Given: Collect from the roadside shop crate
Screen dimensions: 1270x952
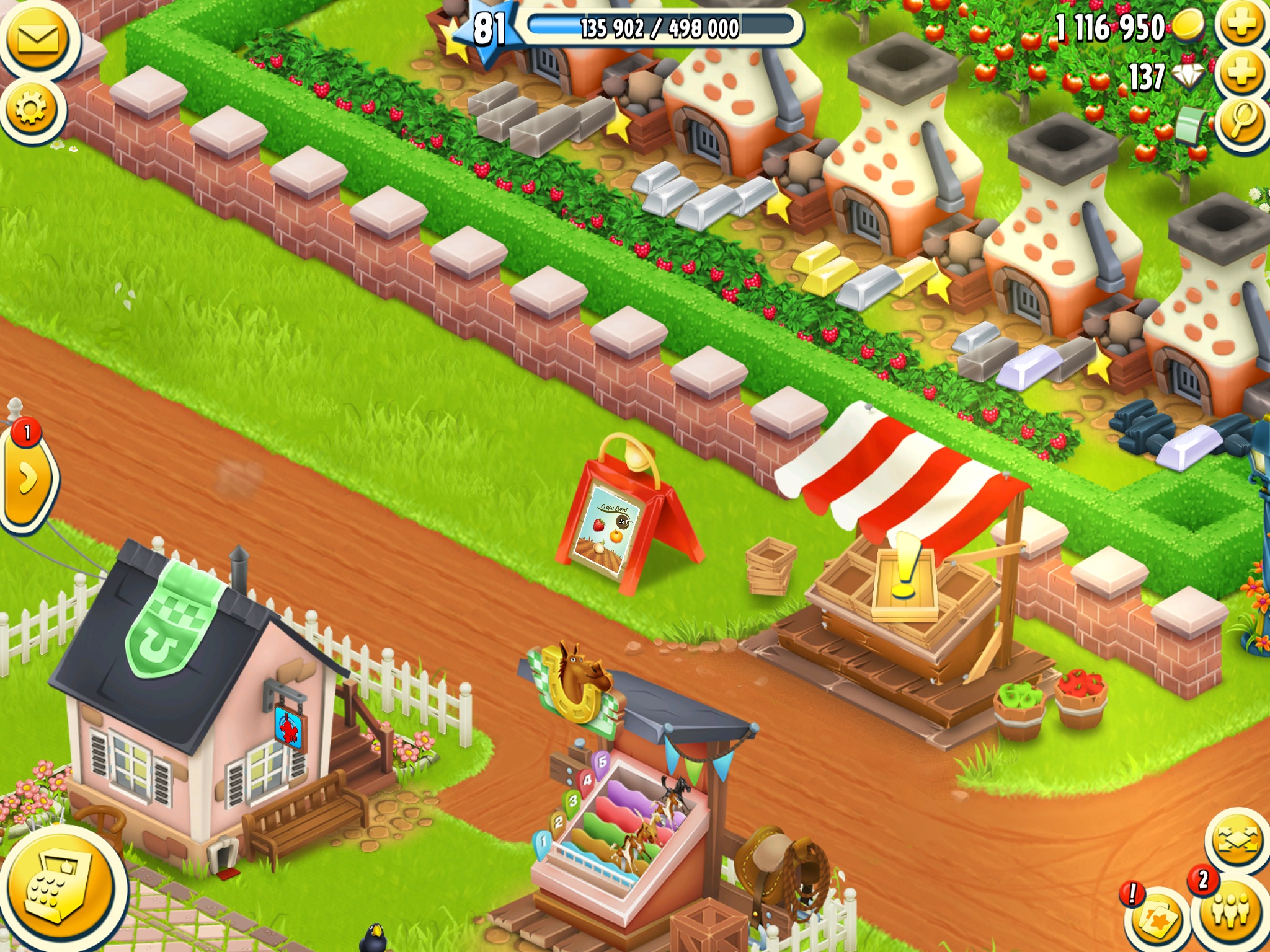Looking at the screenshot, I should [x=905, y=583].
